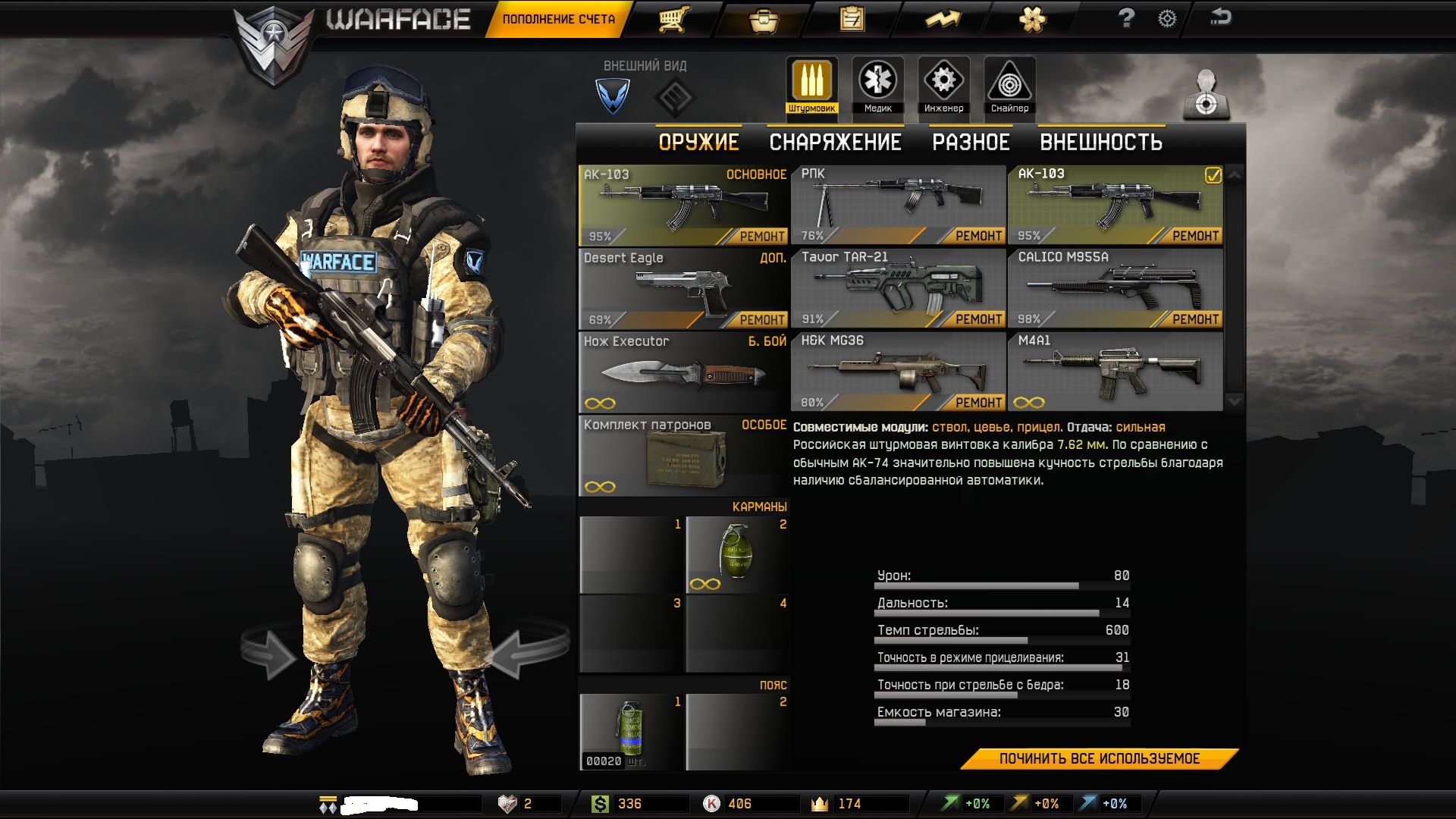Open the settings gear
This screenshot has height=819, width=1456.
coord(1167,19)
